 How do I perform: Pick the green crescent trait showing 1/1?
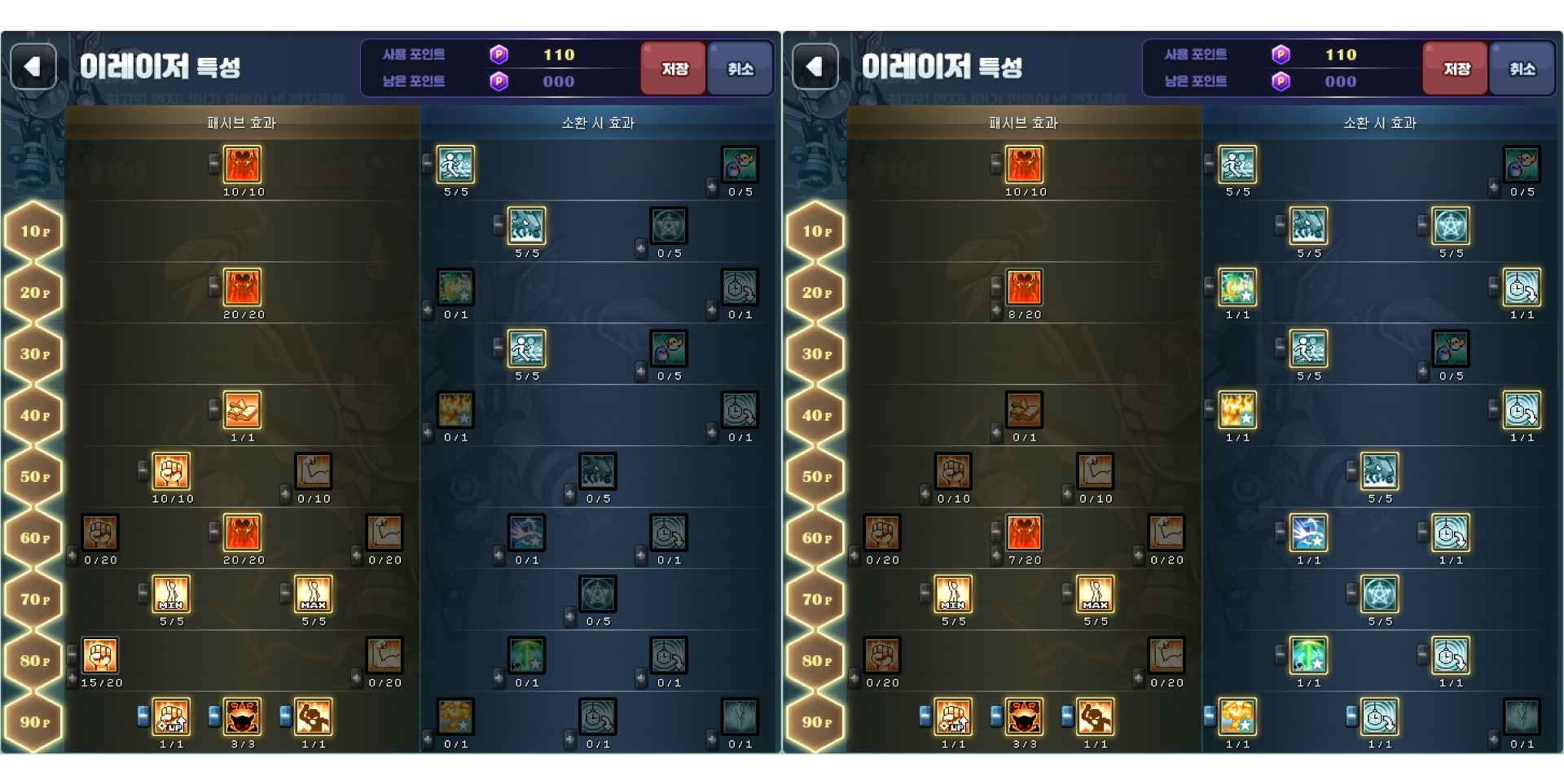click(x=1237, y=288)
